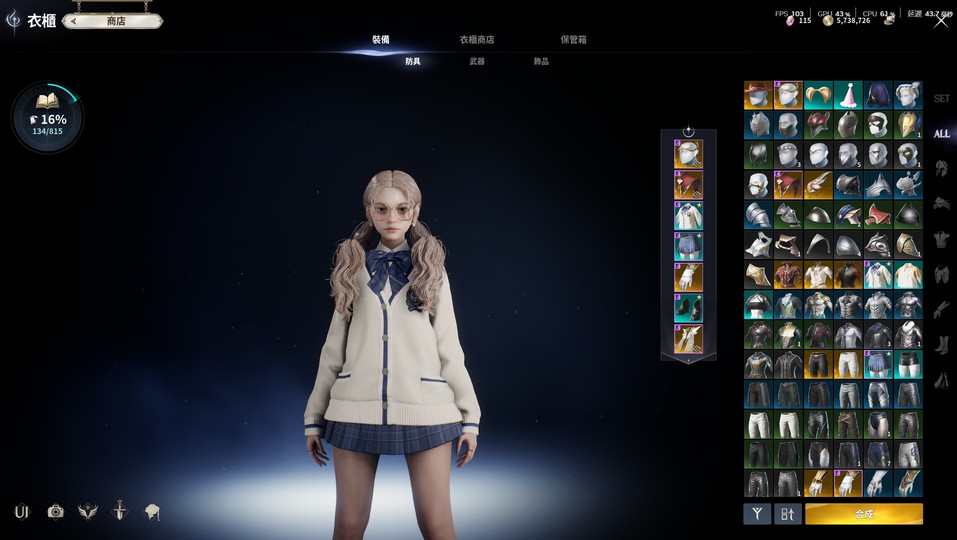This screenshot has height=540, width=957.
Task: Click the winged emblem icon
Action: tap(87, 512)
